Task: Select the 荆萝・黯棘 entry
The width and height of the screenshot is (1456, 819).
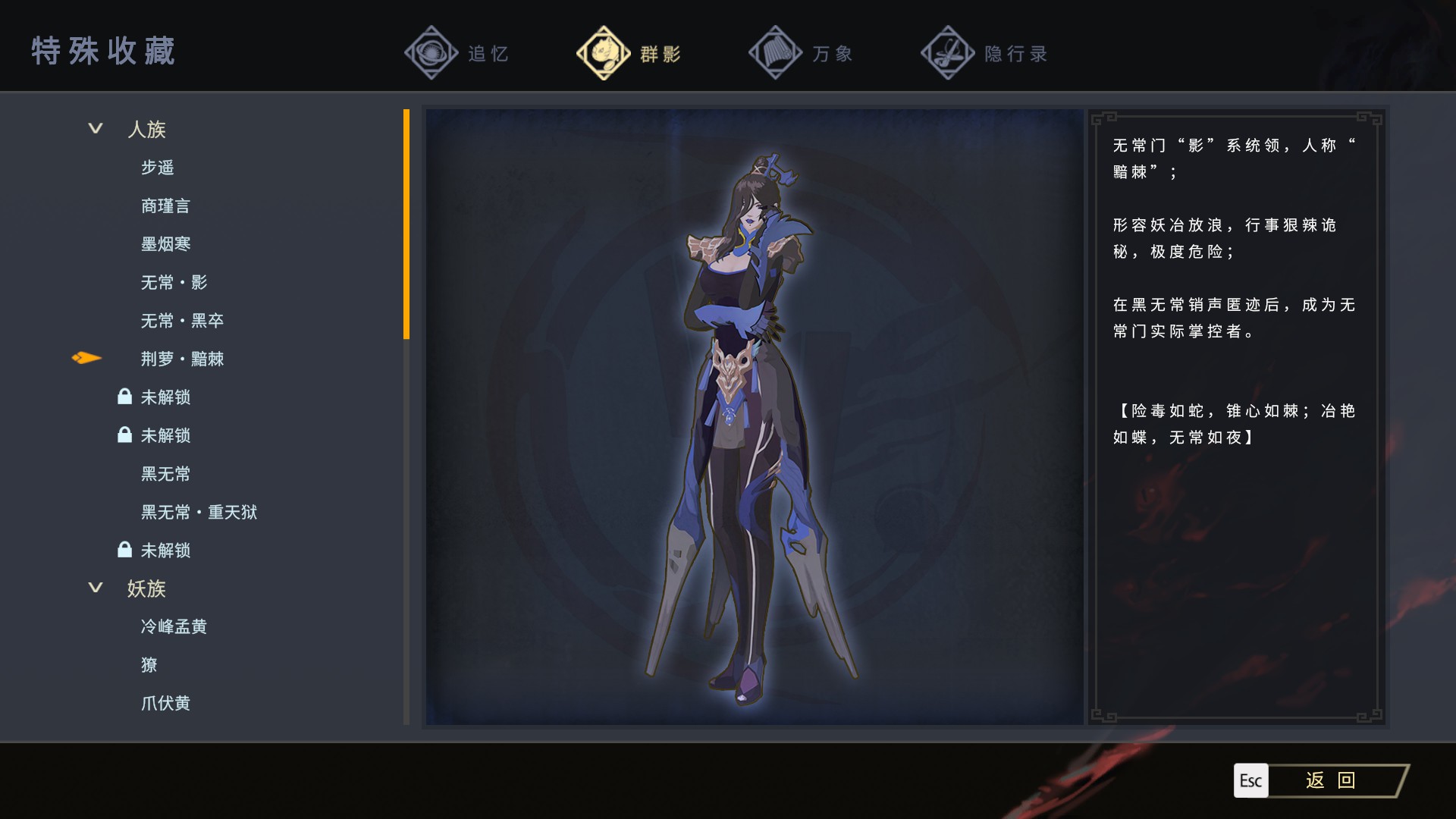Action: coord(182,359)
